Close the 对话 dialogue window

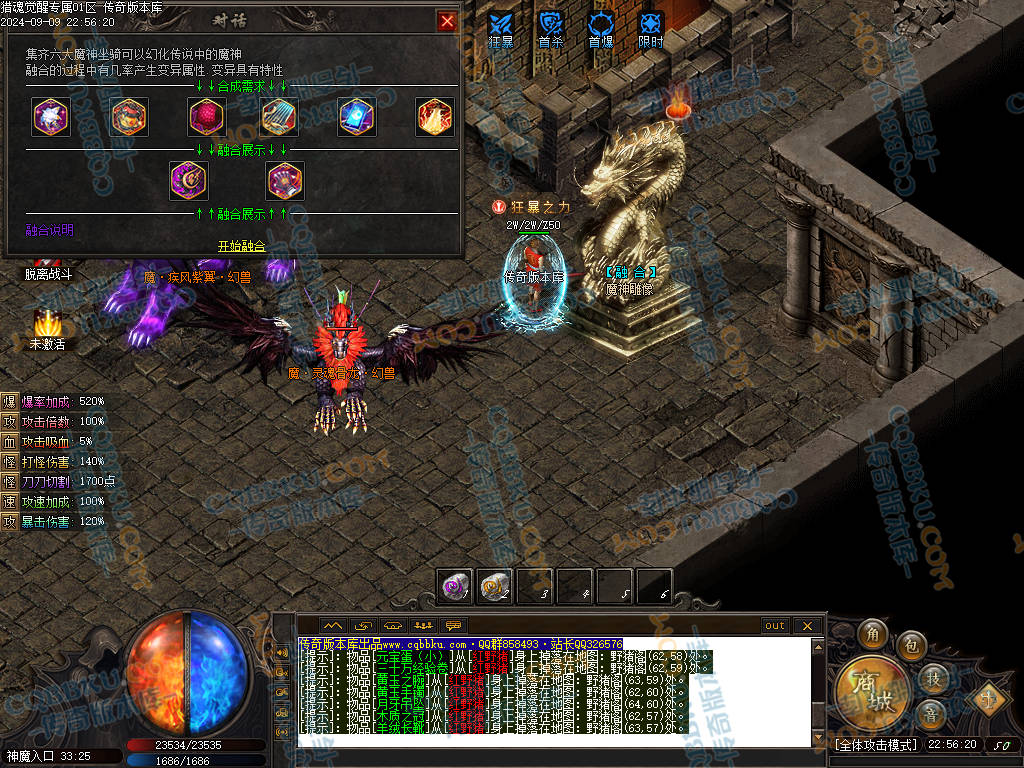(447, 21)
